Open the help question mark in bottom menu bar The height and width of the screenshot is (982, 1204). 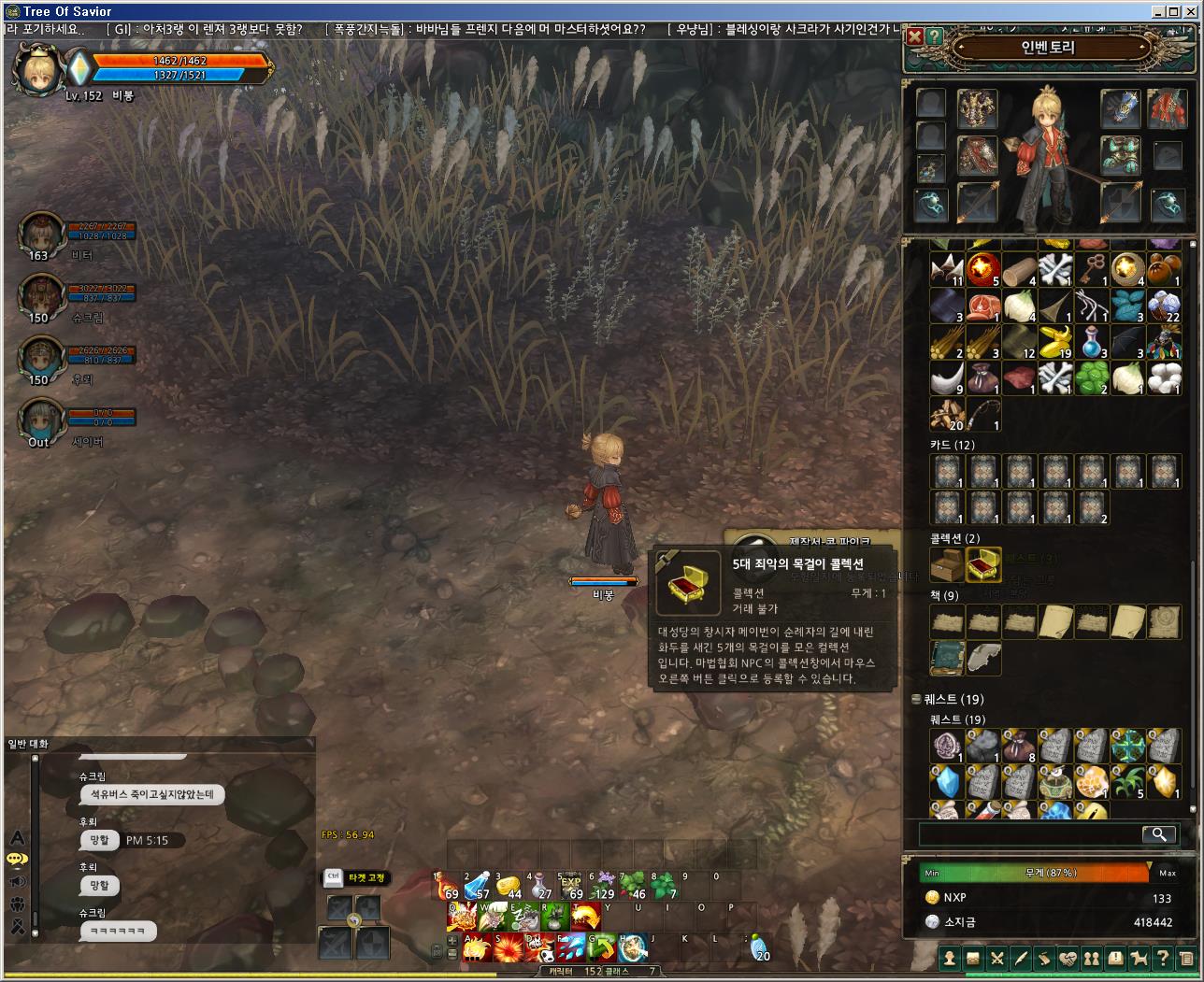[x=1162, y=959]
